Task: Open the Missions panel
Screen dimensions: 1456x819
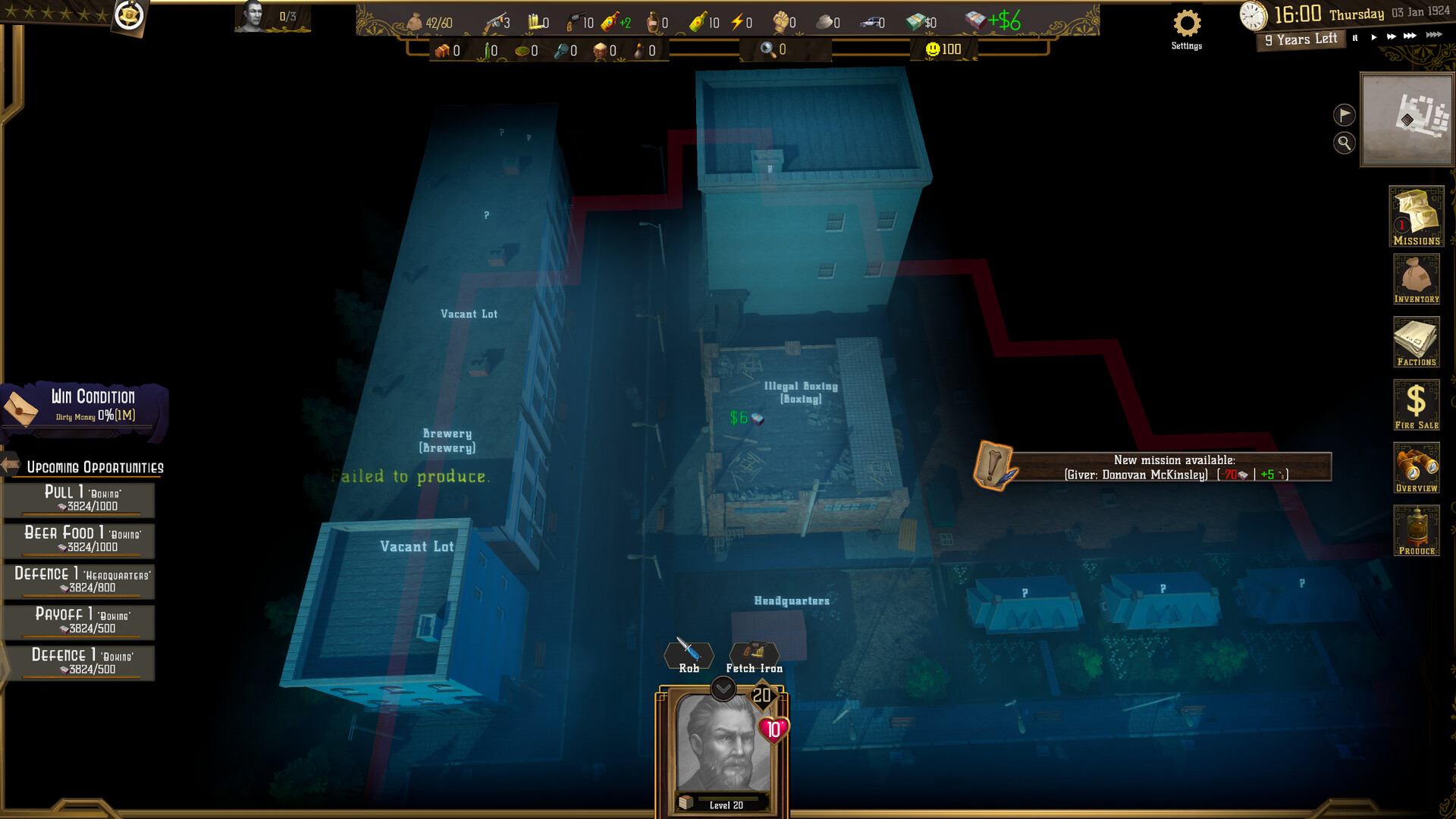Action: [x=1417, y=218]
